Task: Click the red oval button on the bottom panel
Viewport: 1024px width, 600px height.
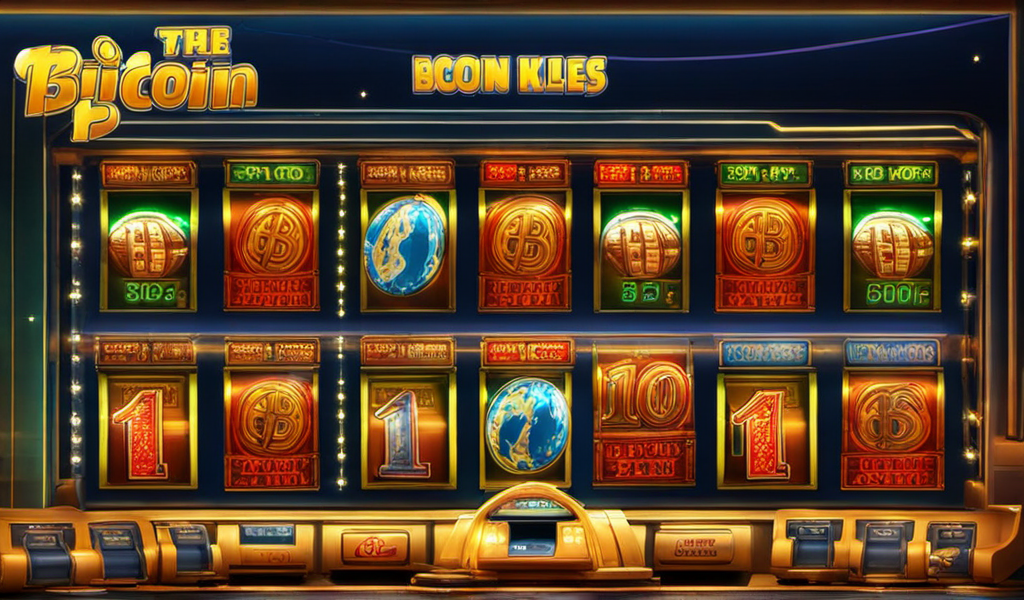Action: click(375, 546)
